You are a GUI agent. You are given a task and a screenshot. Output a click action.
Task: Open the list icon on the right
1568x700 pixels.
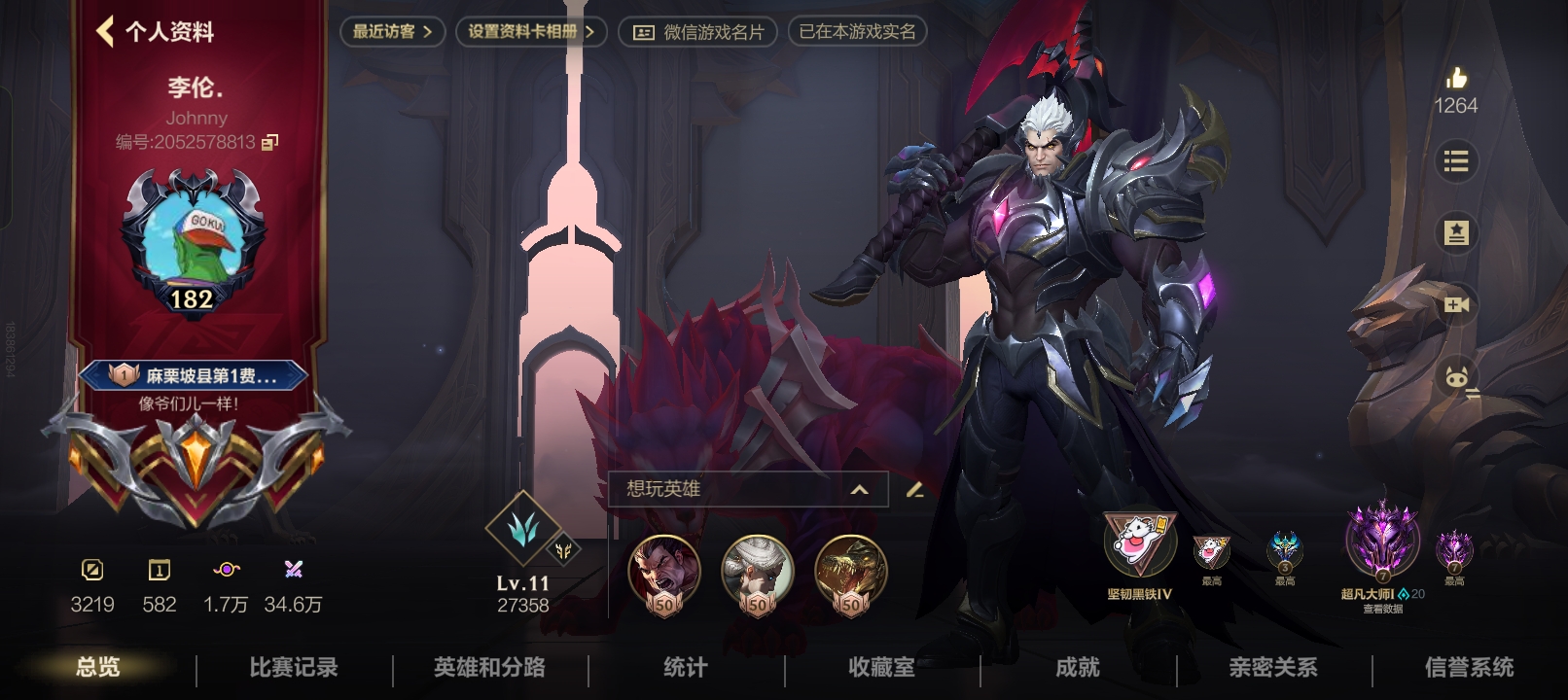(1455, 161)
